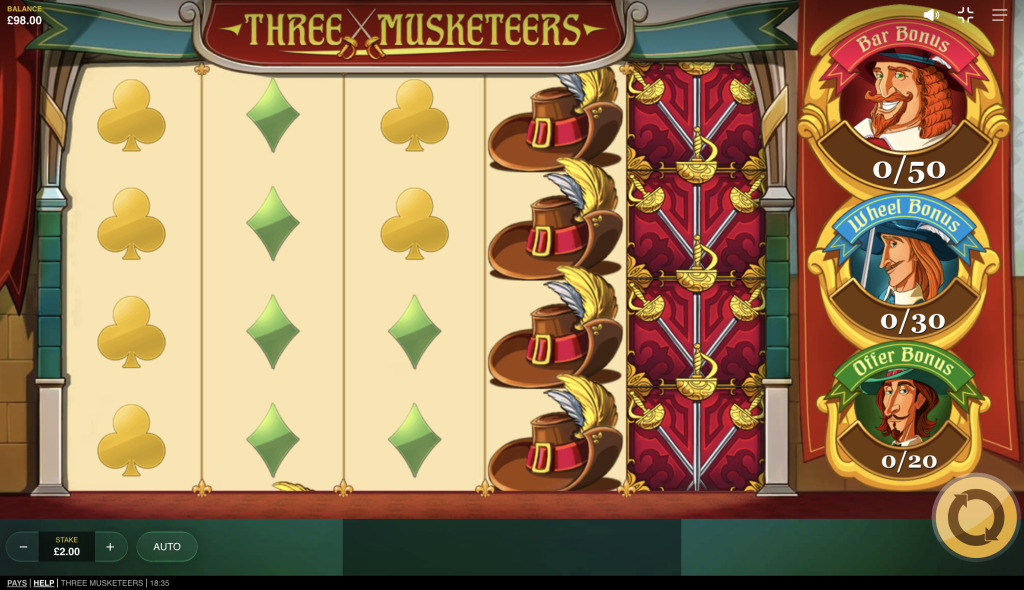Toggle fullscreen mode icon
Viewport: 1024px width, 590px height.
pyautogui.click(x=965, y=15)
